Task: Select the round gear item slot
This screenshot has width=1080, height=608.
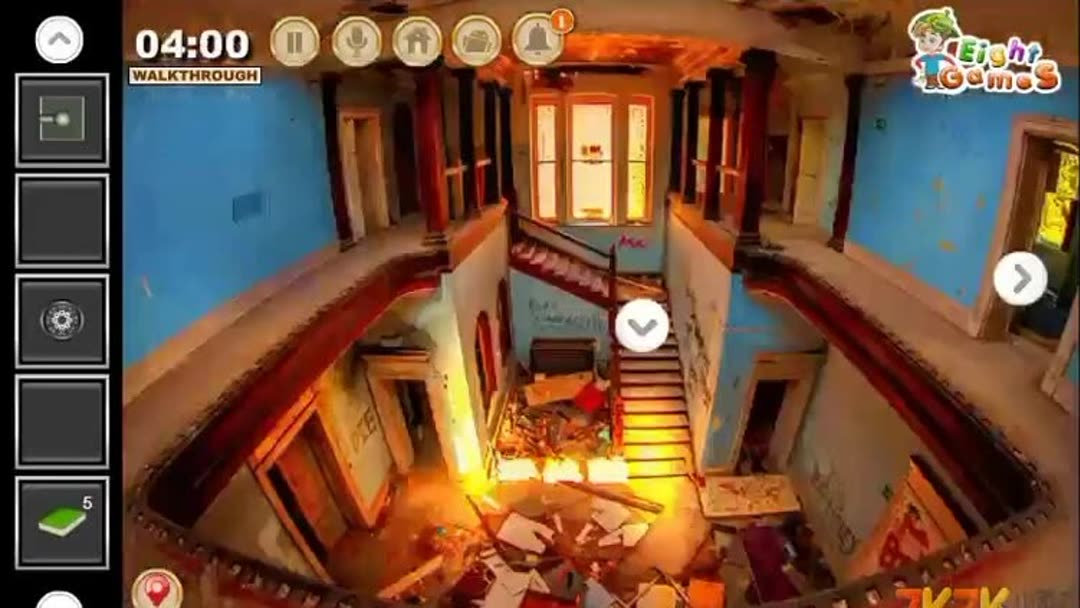Action: point(62,321)
